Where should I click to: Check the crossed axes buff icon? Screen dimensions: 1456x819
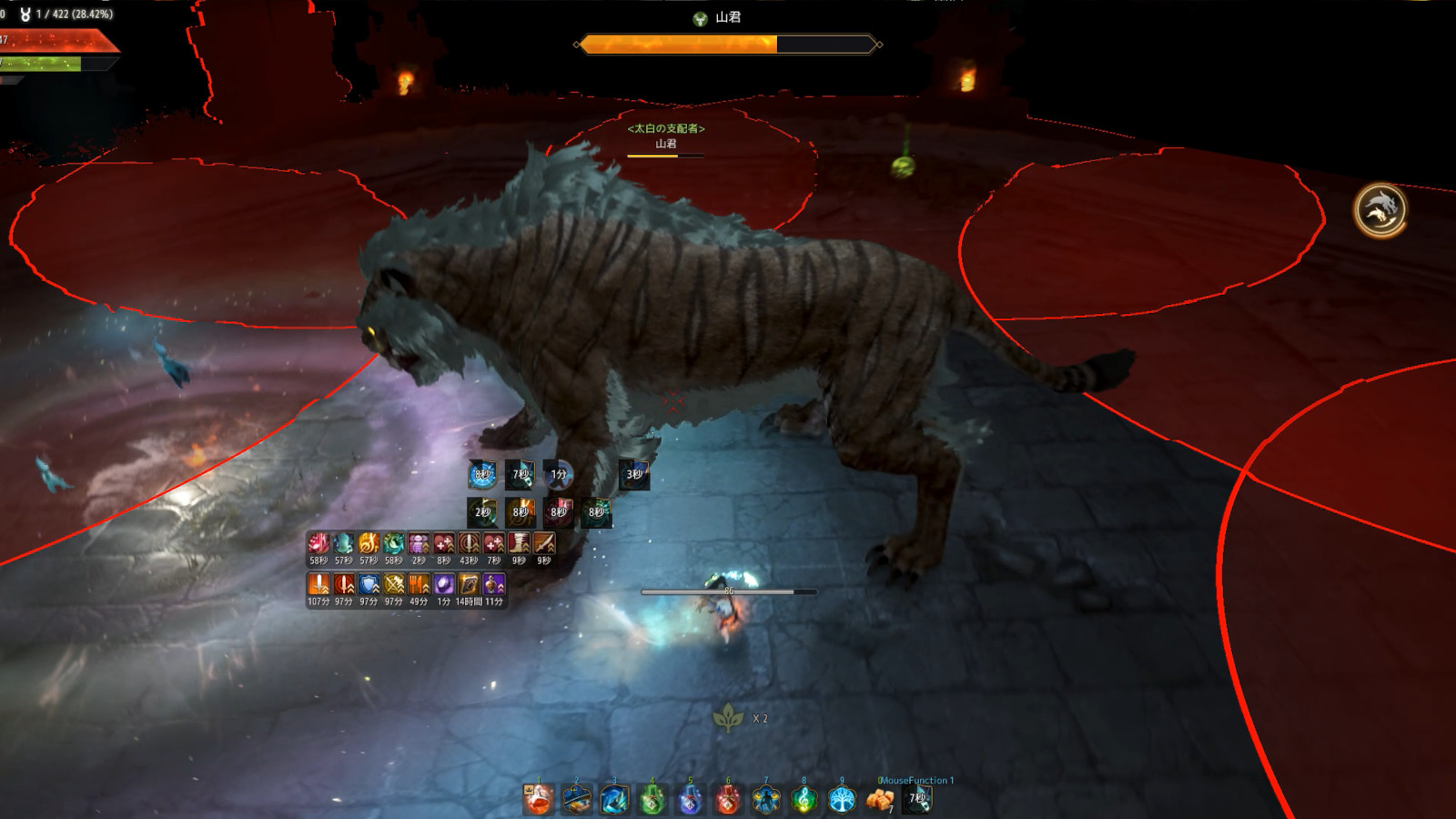(394, 584)
